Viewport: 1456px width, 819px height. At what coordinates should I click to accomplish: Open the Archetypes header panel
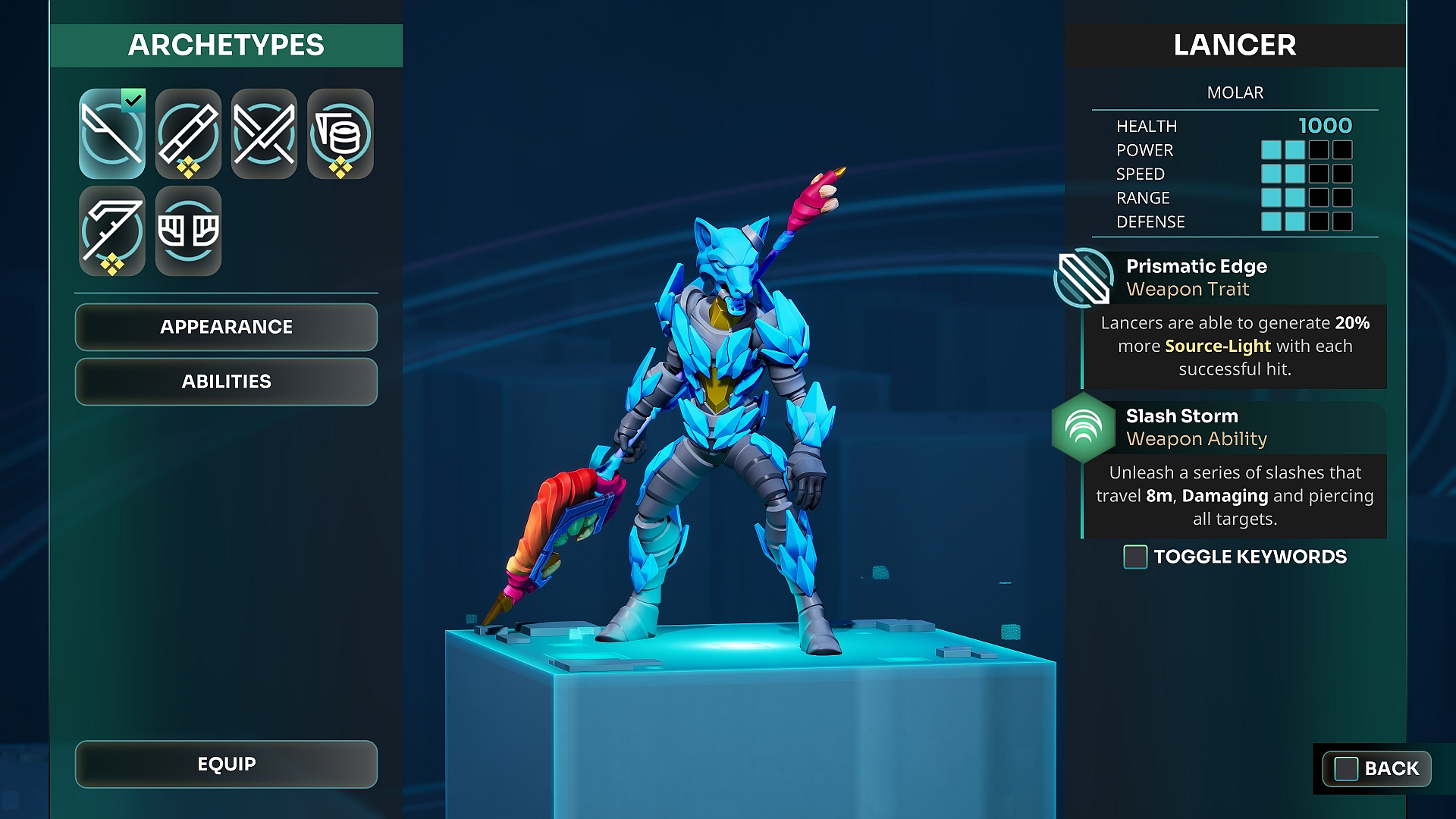tap(226, 45)
